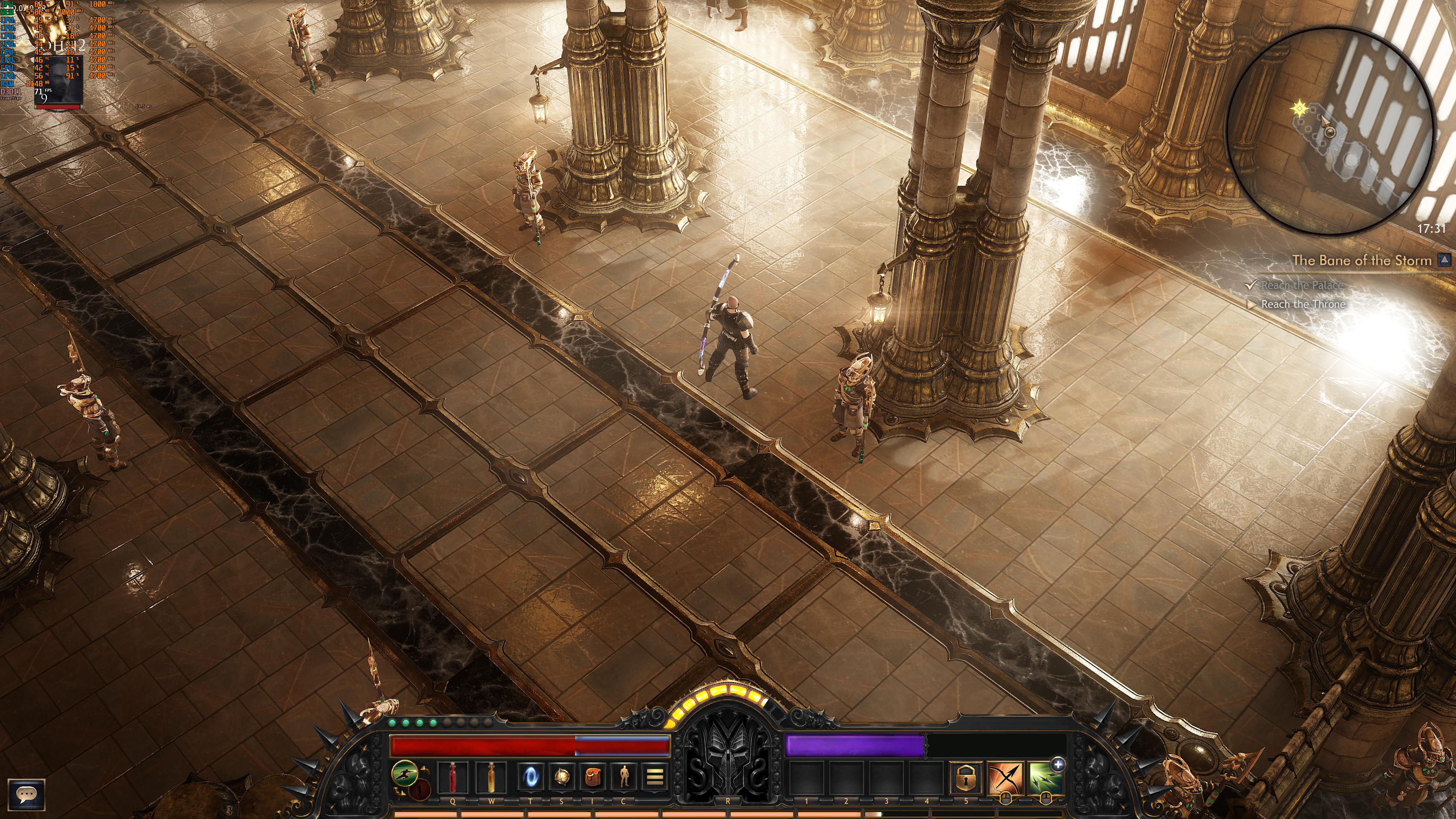This screenshot has width=1456, height=819.
Task: Collapse The Bane of the Storm quest tracker
Action: (x=1444, y=260)
